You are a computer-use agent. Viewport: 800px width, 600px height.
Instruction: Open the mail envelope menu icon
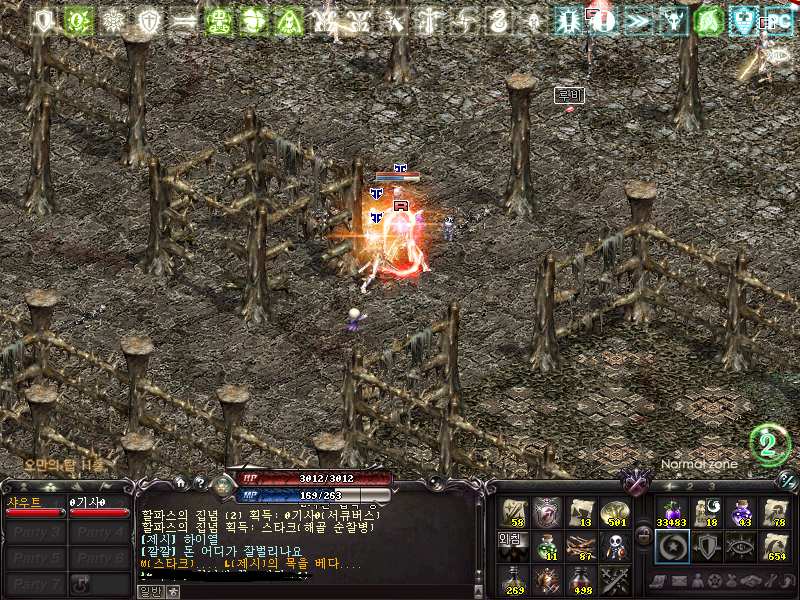pos(678,581)
